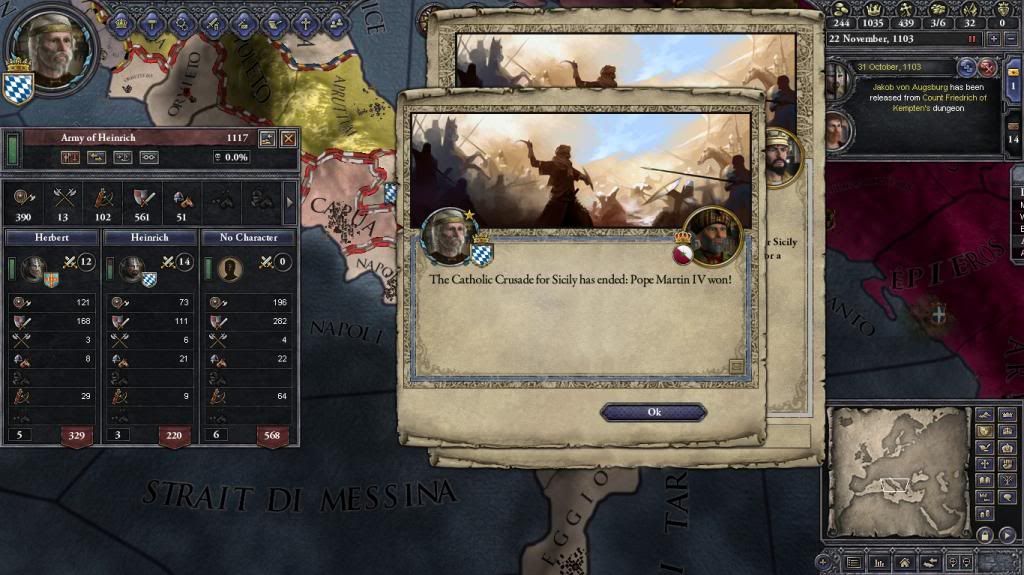Switch to the religion cross map mode
Image resolution: width=1024 pixels, height=575 pixels.
[983, 464]
